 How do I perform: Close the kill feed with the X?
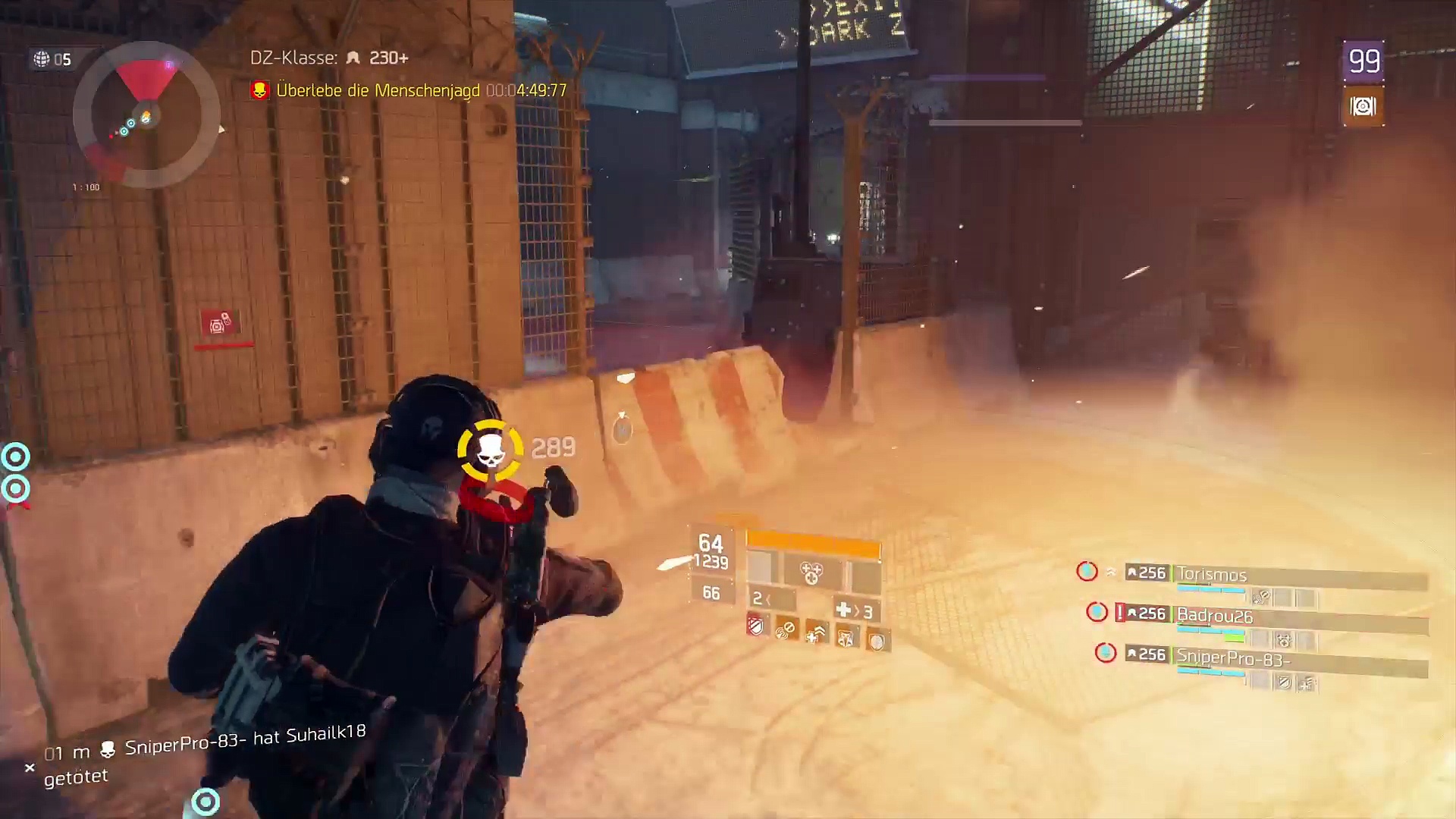(30, 768)
